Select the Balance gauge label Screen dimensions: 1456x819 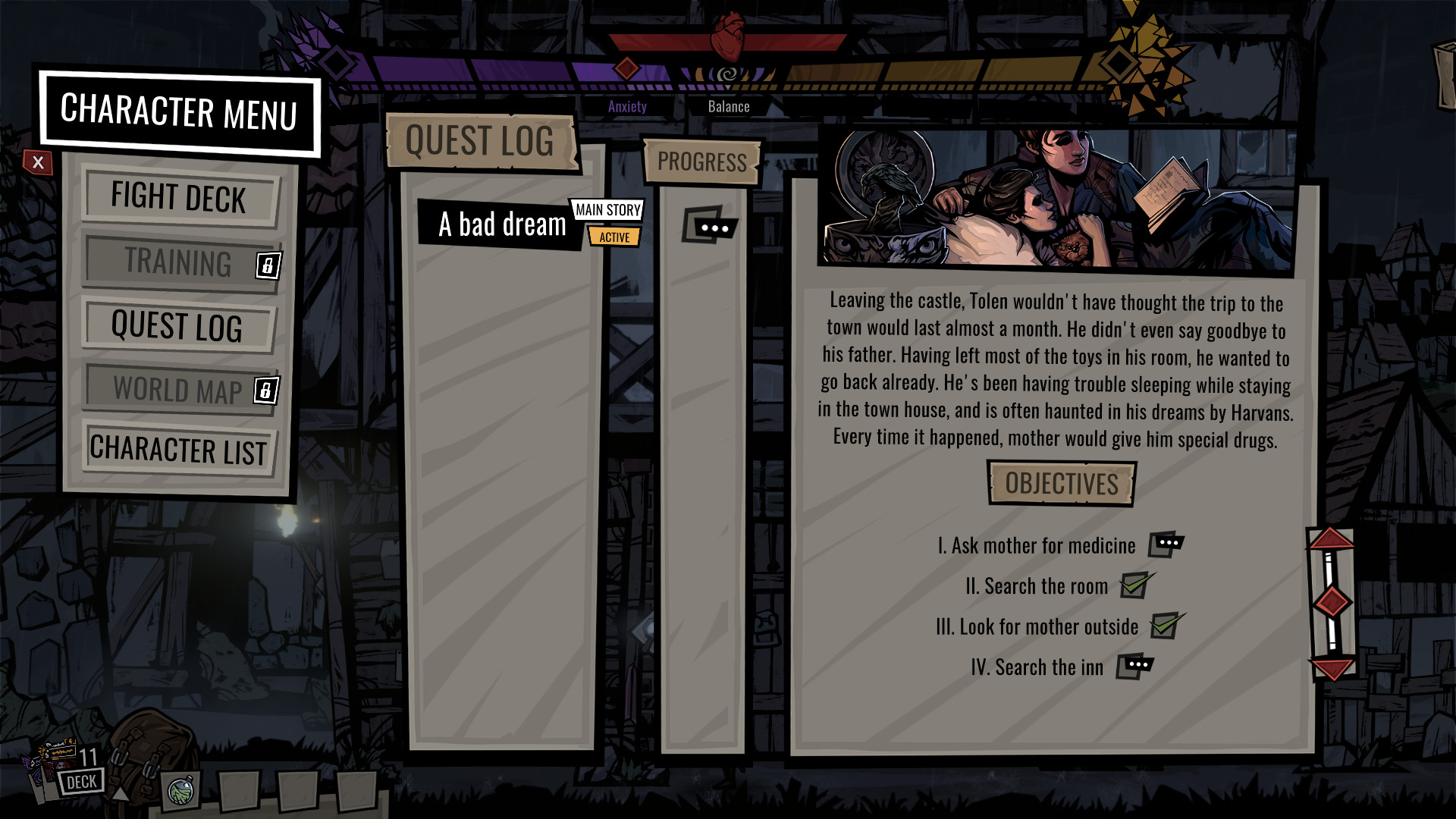[x=730, y=106]
